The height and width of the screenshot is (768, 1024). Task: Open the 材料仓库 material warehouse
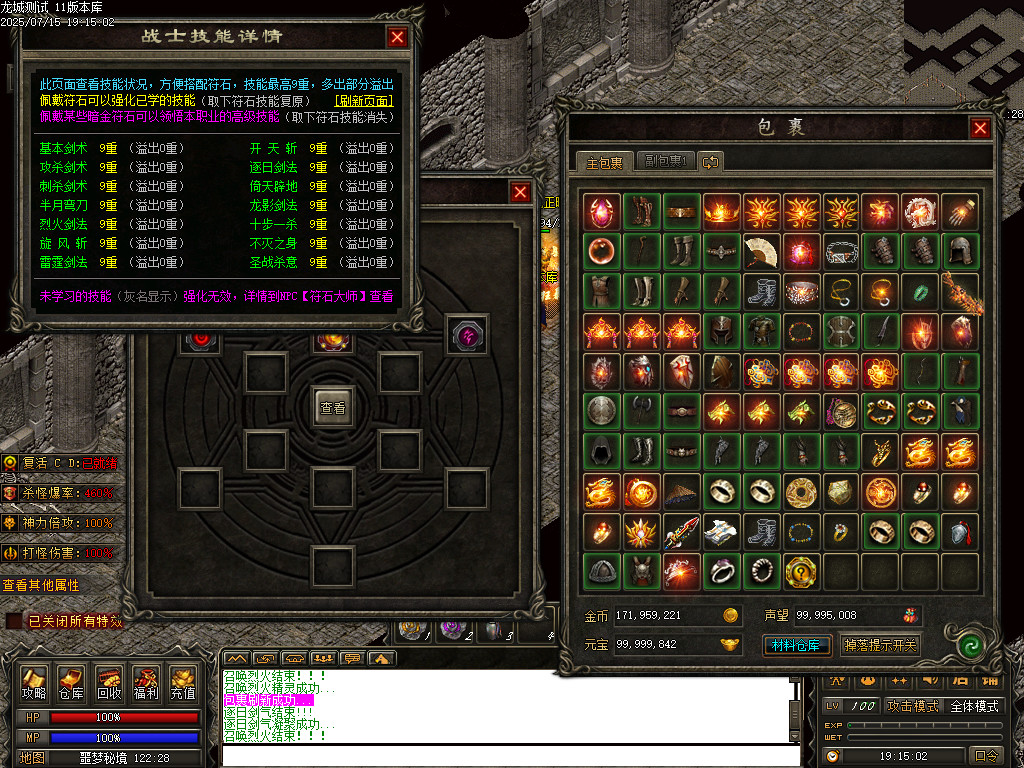(x=796, y=645)
